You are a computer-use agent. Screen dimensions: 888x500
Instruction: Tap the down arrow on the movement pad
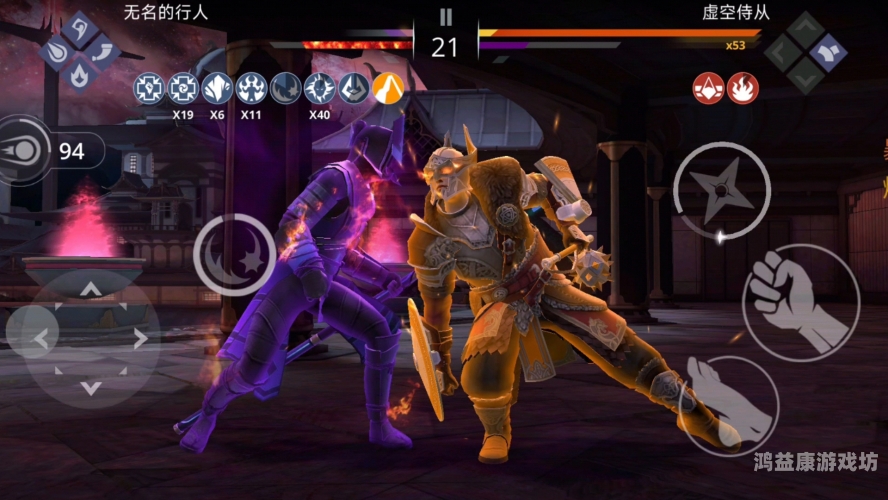click(x=90, y=387)
